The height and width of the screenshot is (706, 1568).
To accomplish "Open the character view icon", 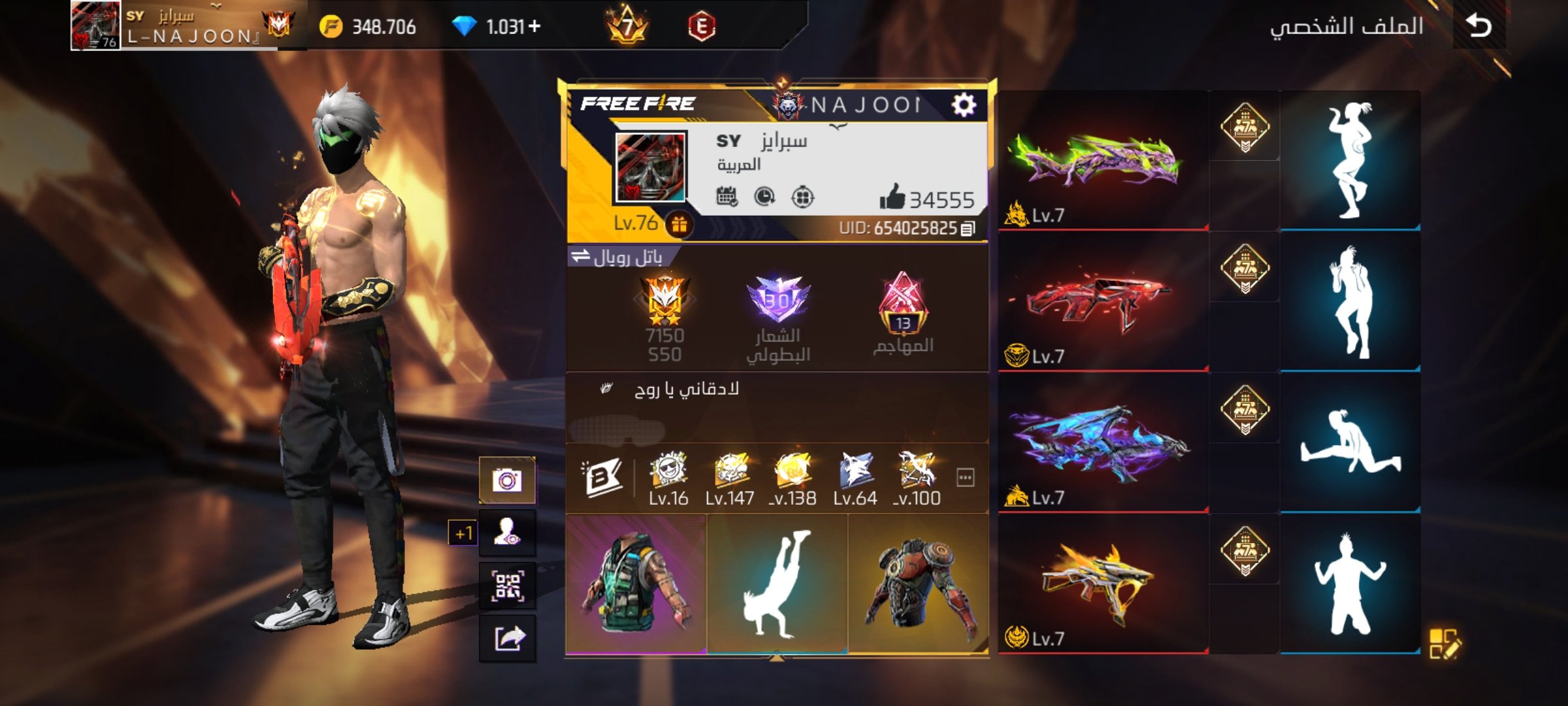I will 508,533.
